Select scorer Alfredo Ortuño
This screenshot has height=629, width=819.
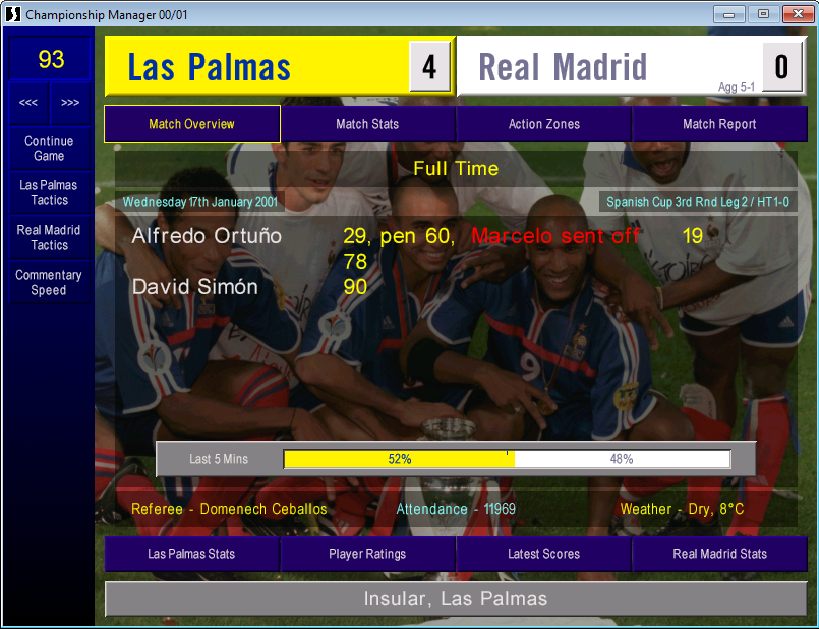tap(207, 237)
